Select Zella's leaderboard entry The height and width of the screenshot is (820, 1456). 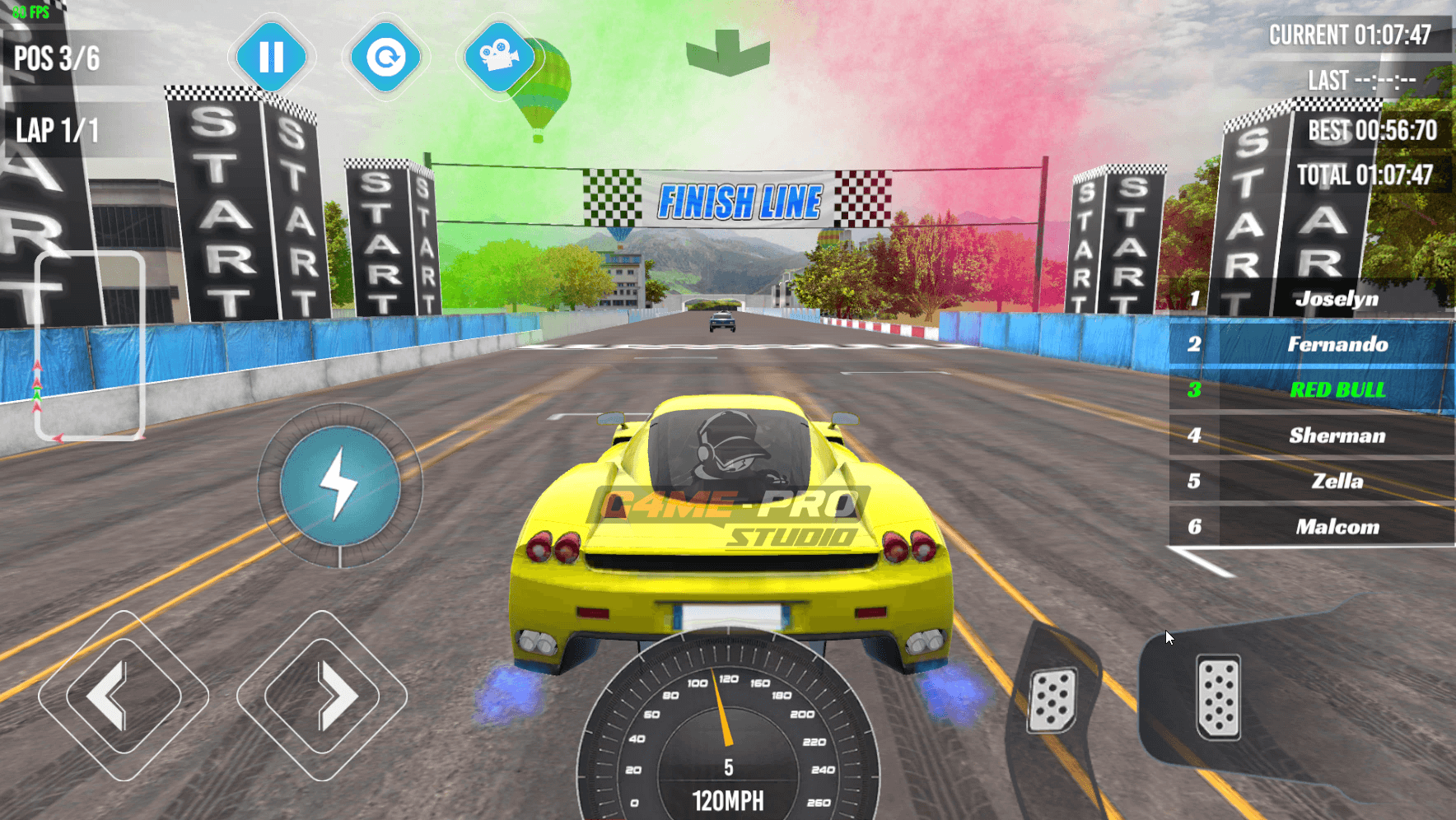tap(1311, 481)
